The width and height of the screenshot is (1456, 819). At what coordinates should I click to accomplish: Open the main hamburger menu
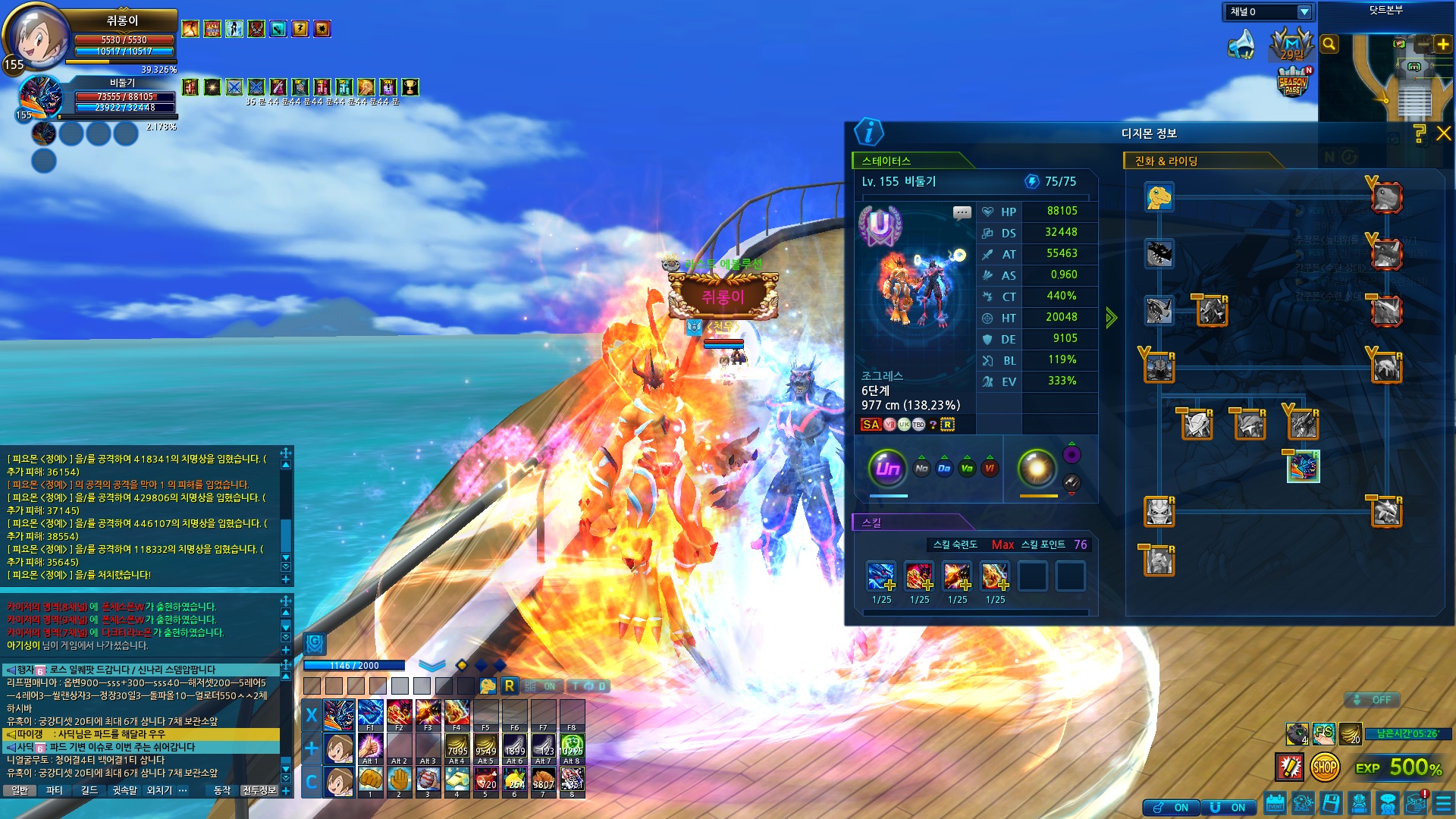[x=1443, y=804]
